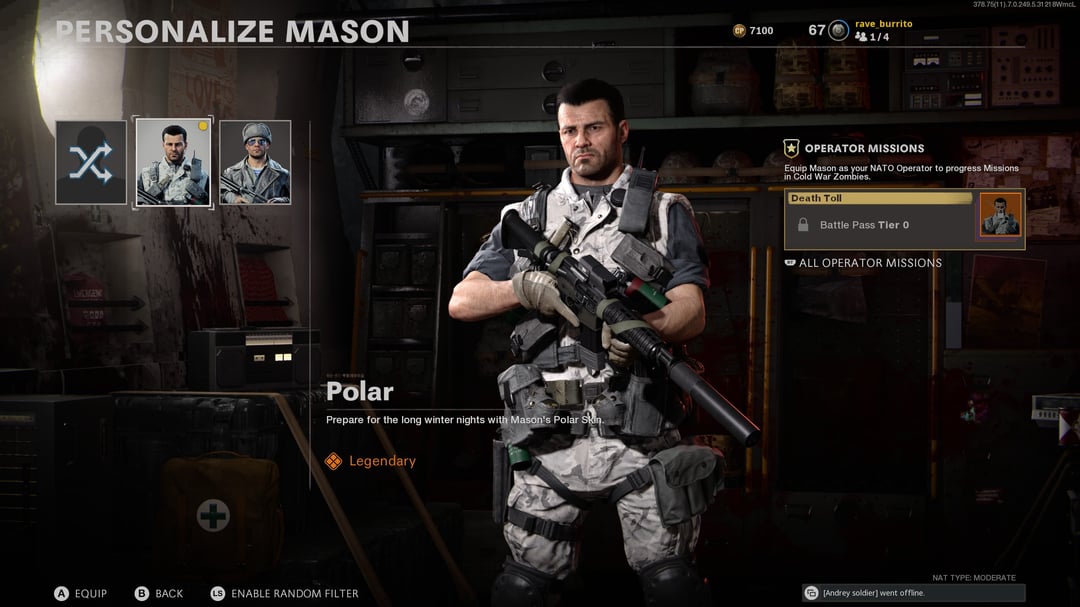Choose the Polar skin thumbnail
Viewport: 1080px width, 607px height.
click(x=173, y=163)
